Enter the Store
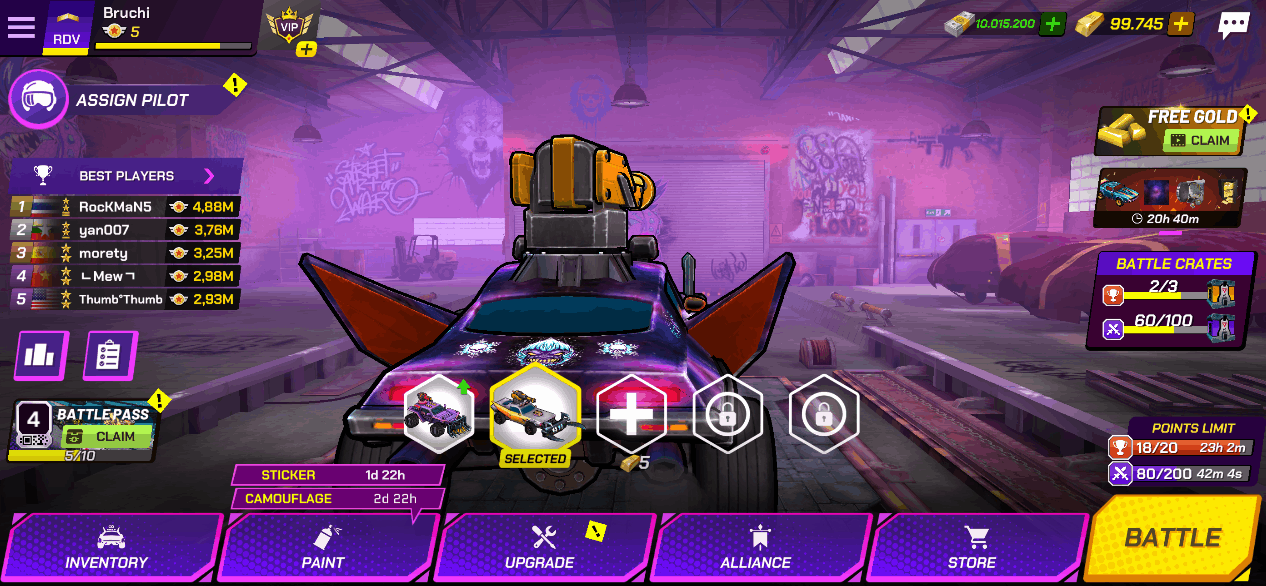Screen dimensions: 1266x586 pos(972,548)
